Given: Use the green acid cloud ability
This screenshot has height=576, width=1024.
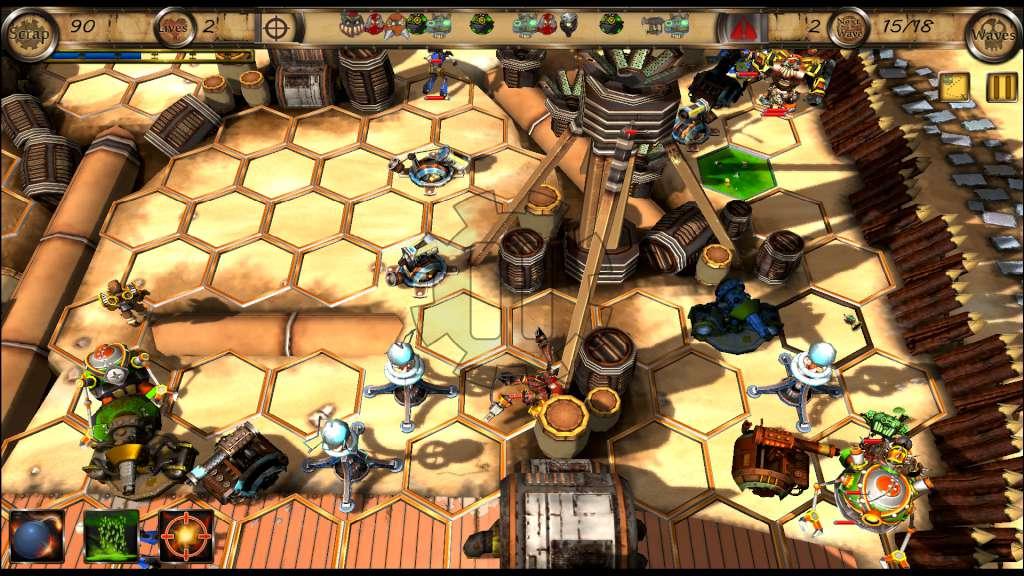Looking at the screenshot, I should [x=111, y=535].
